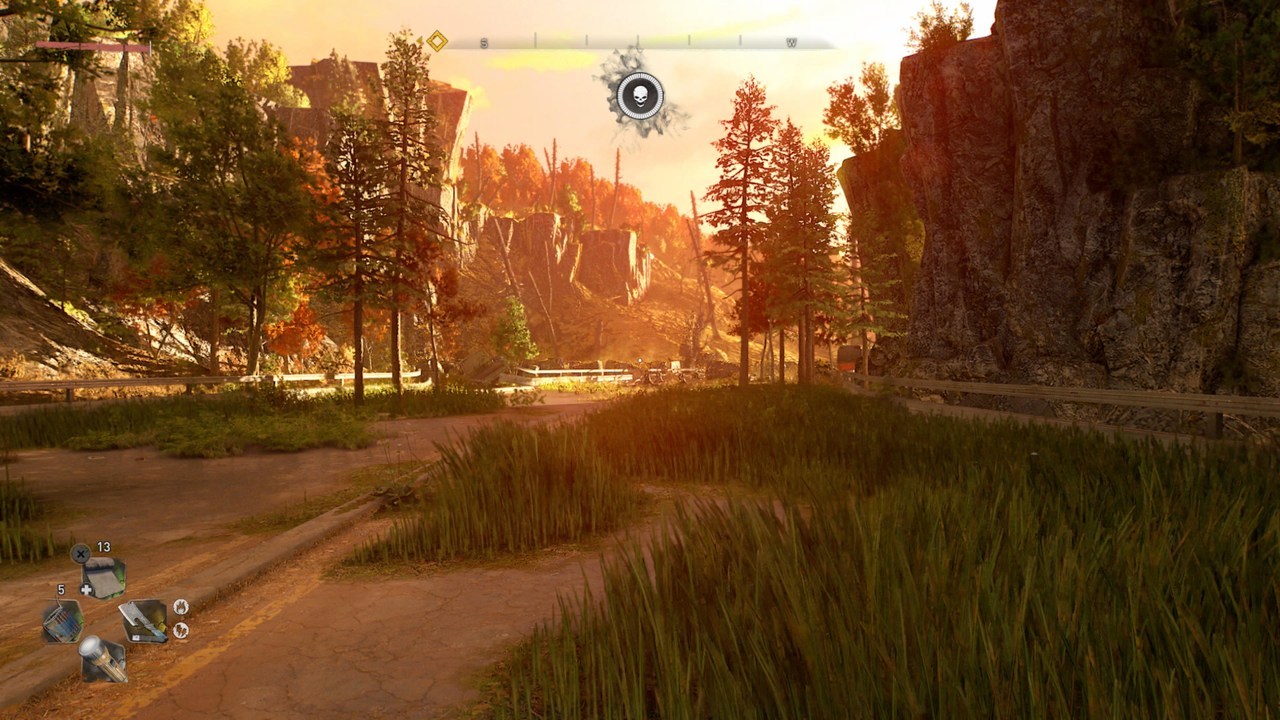
Task: Expand the compass navigation bar
Action: pyautogui.click(x=640, y=42)
